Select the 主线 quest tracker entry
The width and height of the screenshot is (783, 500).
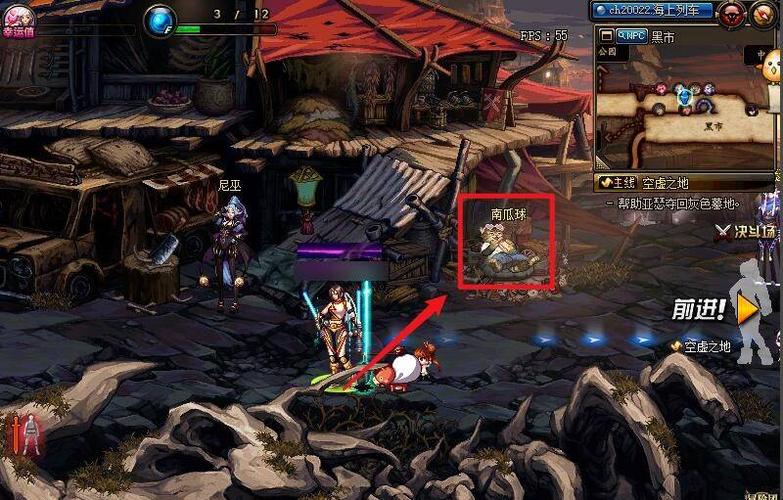coord(617,183)
